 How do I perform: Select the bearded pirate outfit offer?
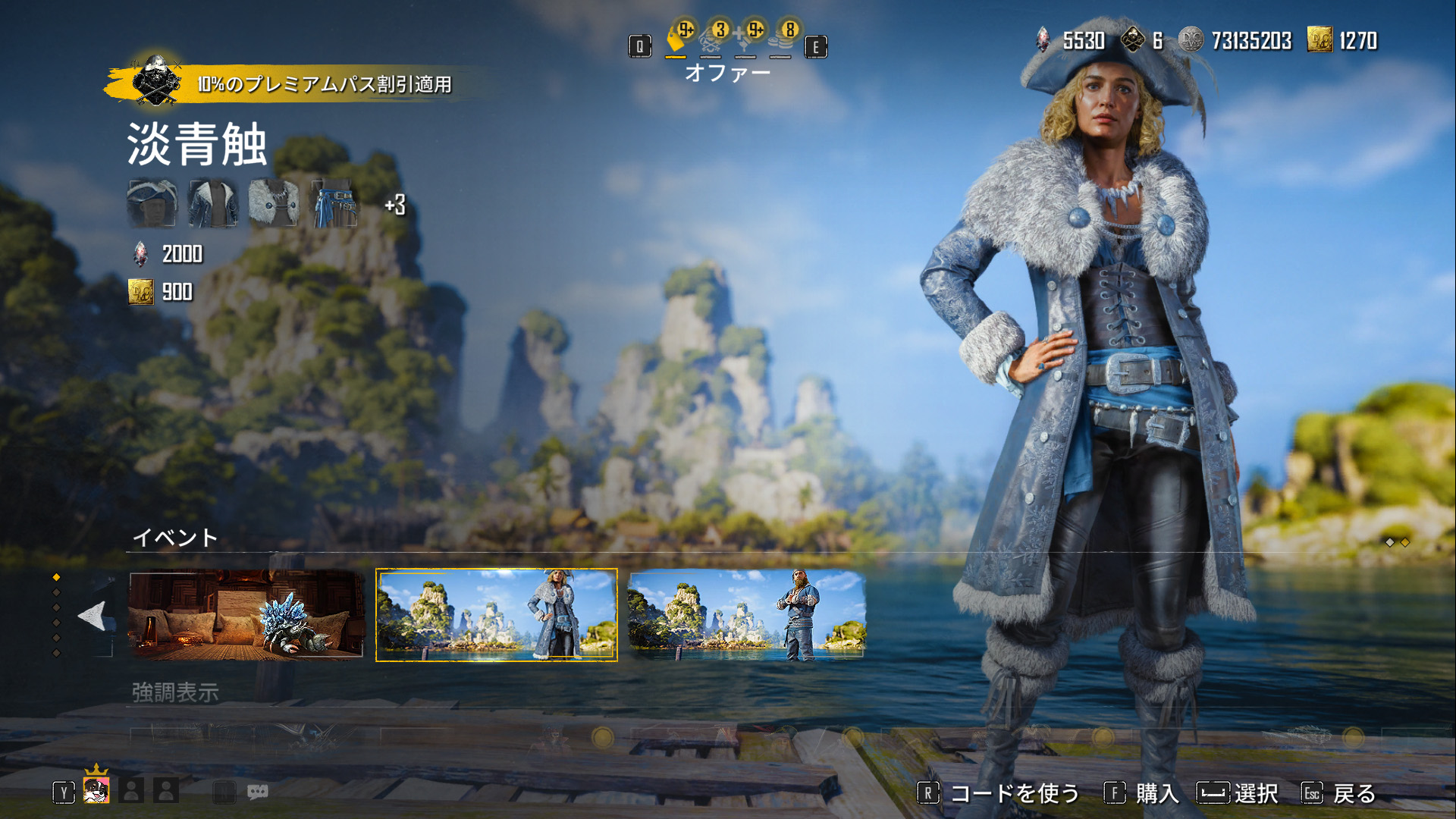click(x=747, y=615)
